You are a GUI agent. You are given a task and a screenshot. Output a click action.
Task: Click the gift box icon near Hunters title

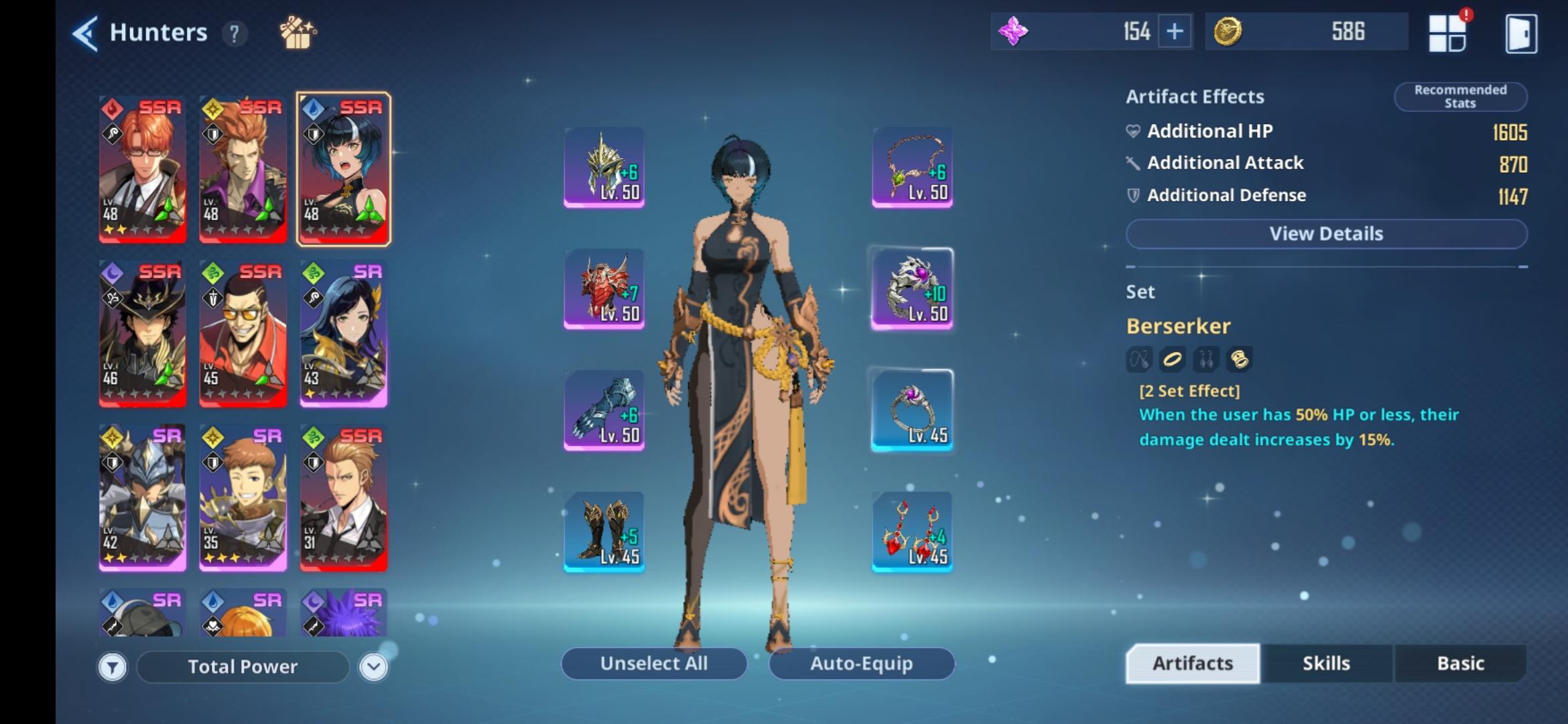pyautogui.click(x=295, y=32)
